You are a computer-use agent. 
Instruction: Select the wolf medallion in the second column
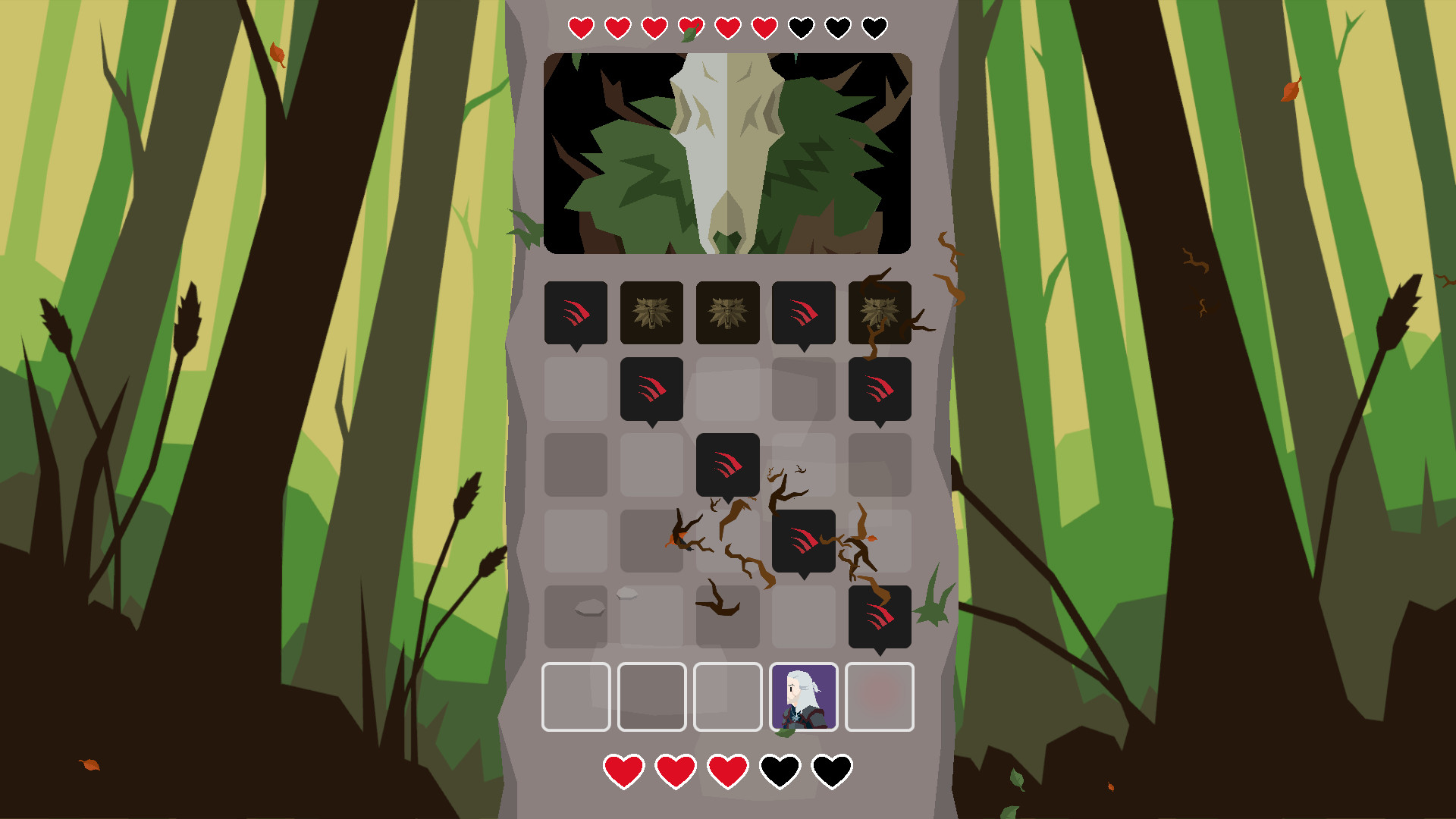pos(651,313)
